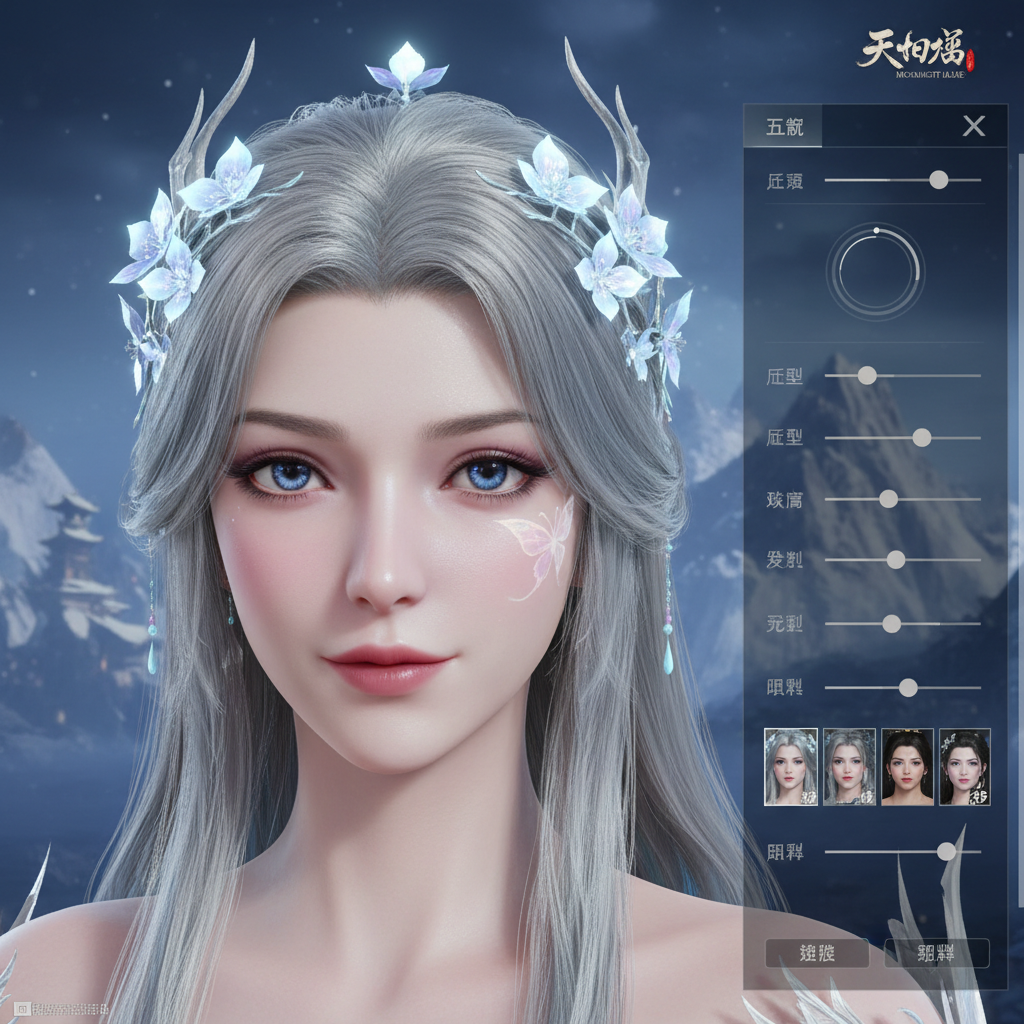
Task: Set the slider directly beneath the circular dial
Action: [x=867, y=376]
